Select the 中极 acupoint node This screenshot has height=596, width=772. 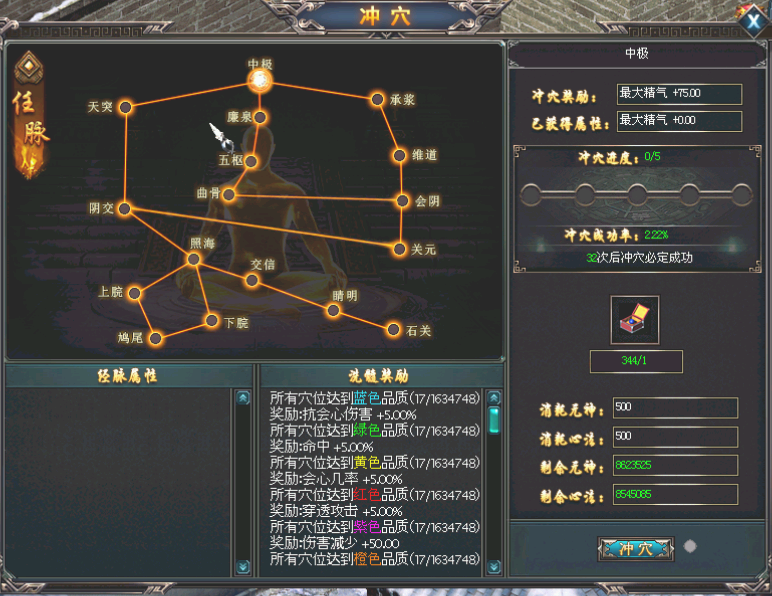pos(260,80)
